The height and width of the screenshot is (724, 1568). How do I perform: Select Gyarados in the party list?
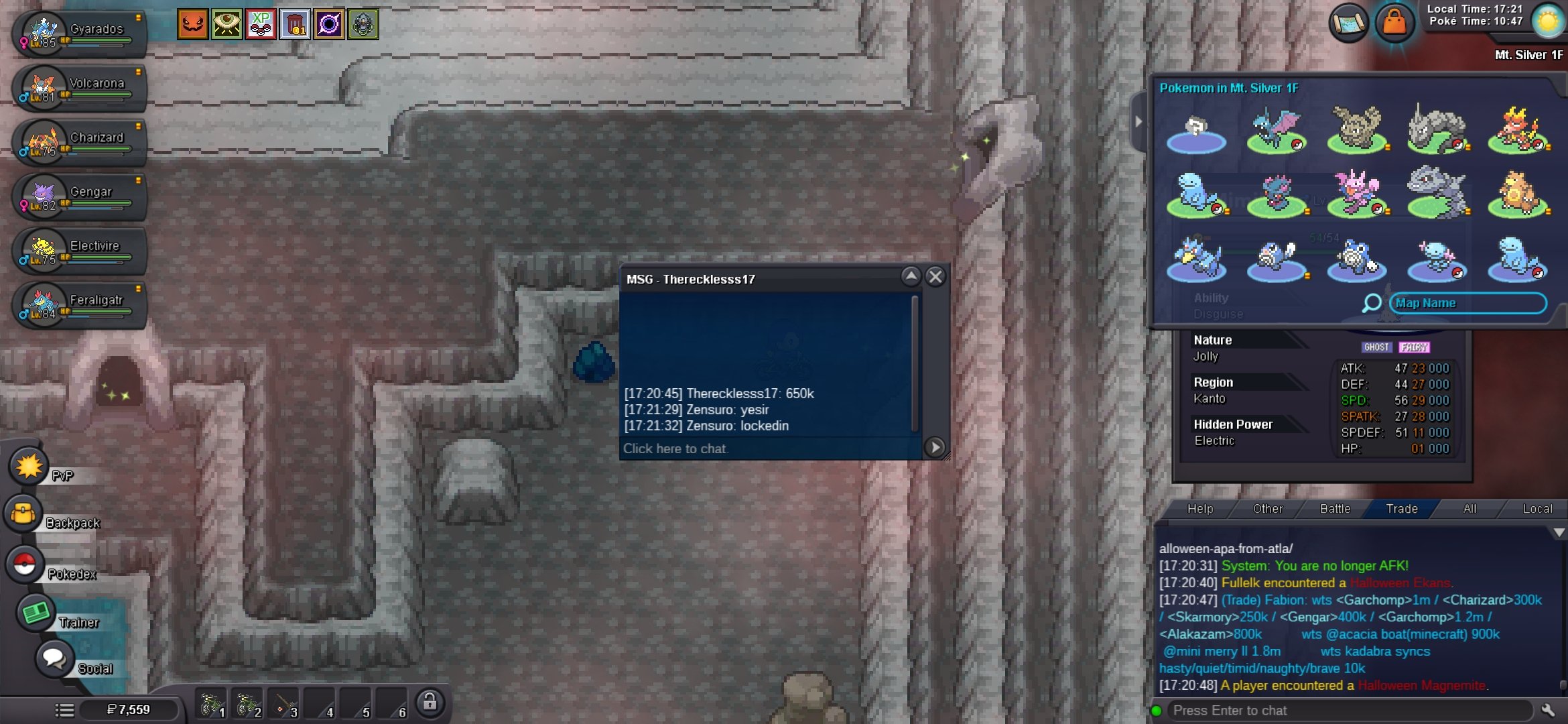79,34
